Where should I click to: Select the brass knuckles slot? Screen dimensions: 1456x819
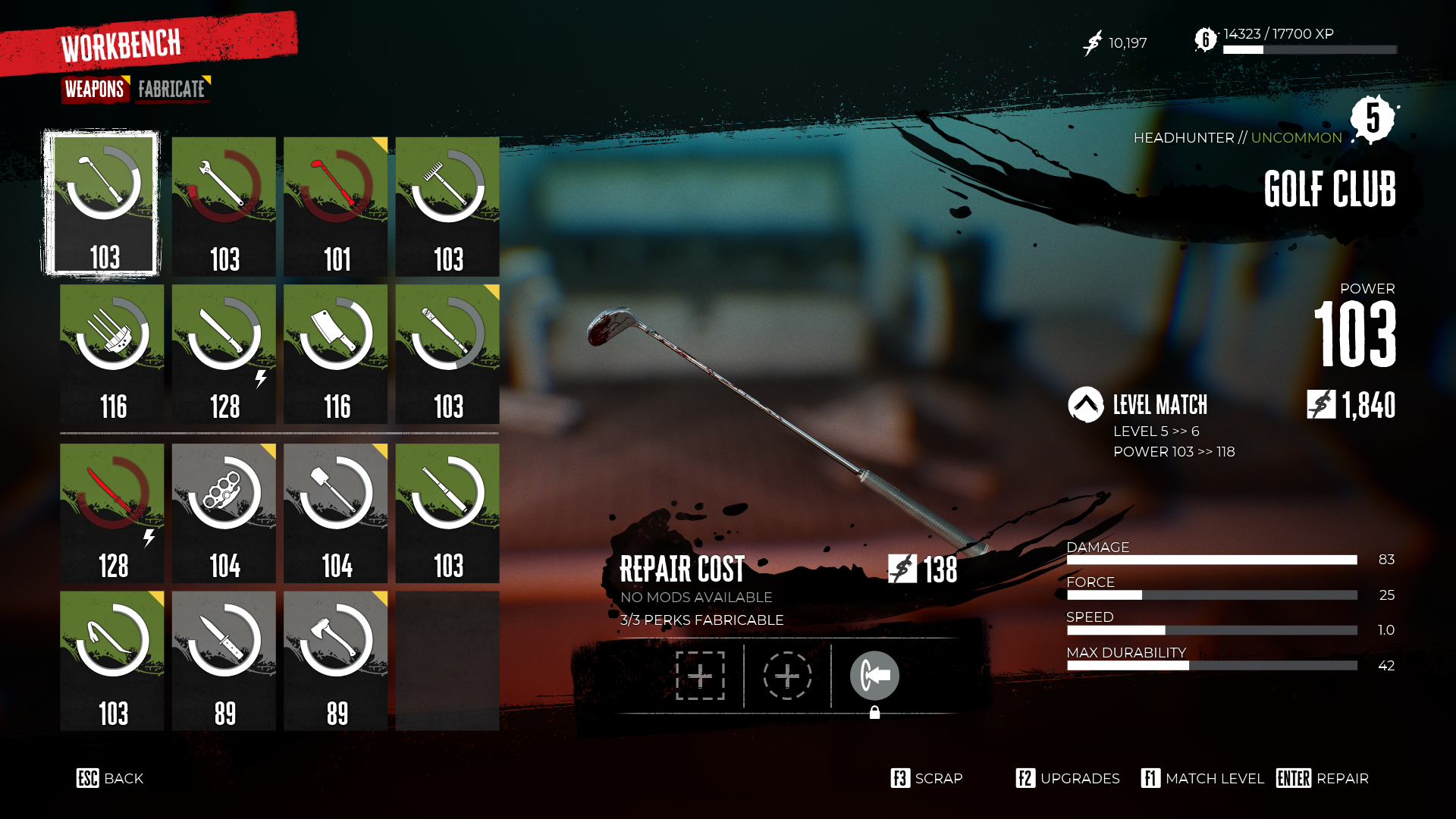224,513
